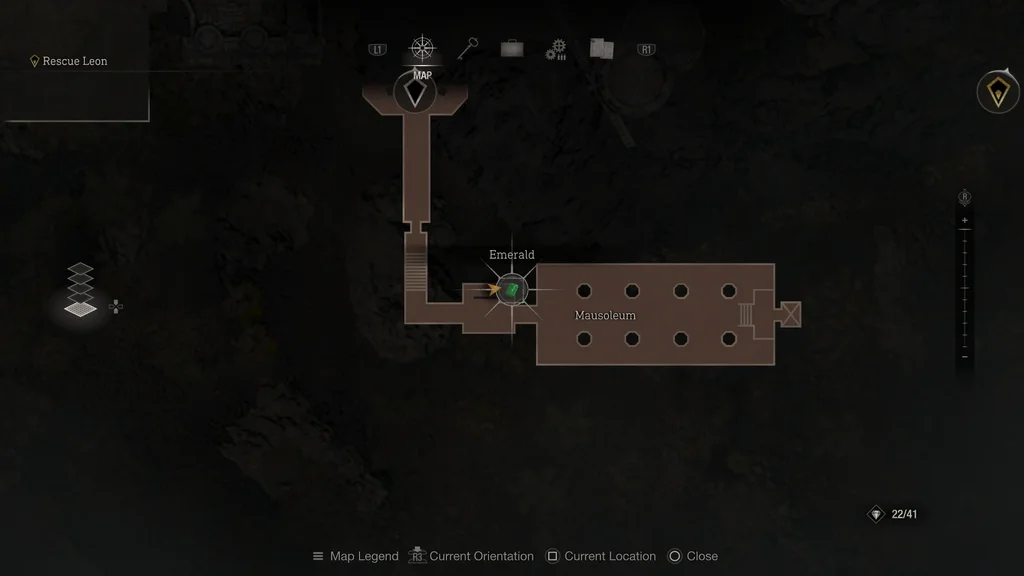This screenshot has width=1024, height=576.
Task: Activate Current Location centering
Action: click(x=600, y=556)
